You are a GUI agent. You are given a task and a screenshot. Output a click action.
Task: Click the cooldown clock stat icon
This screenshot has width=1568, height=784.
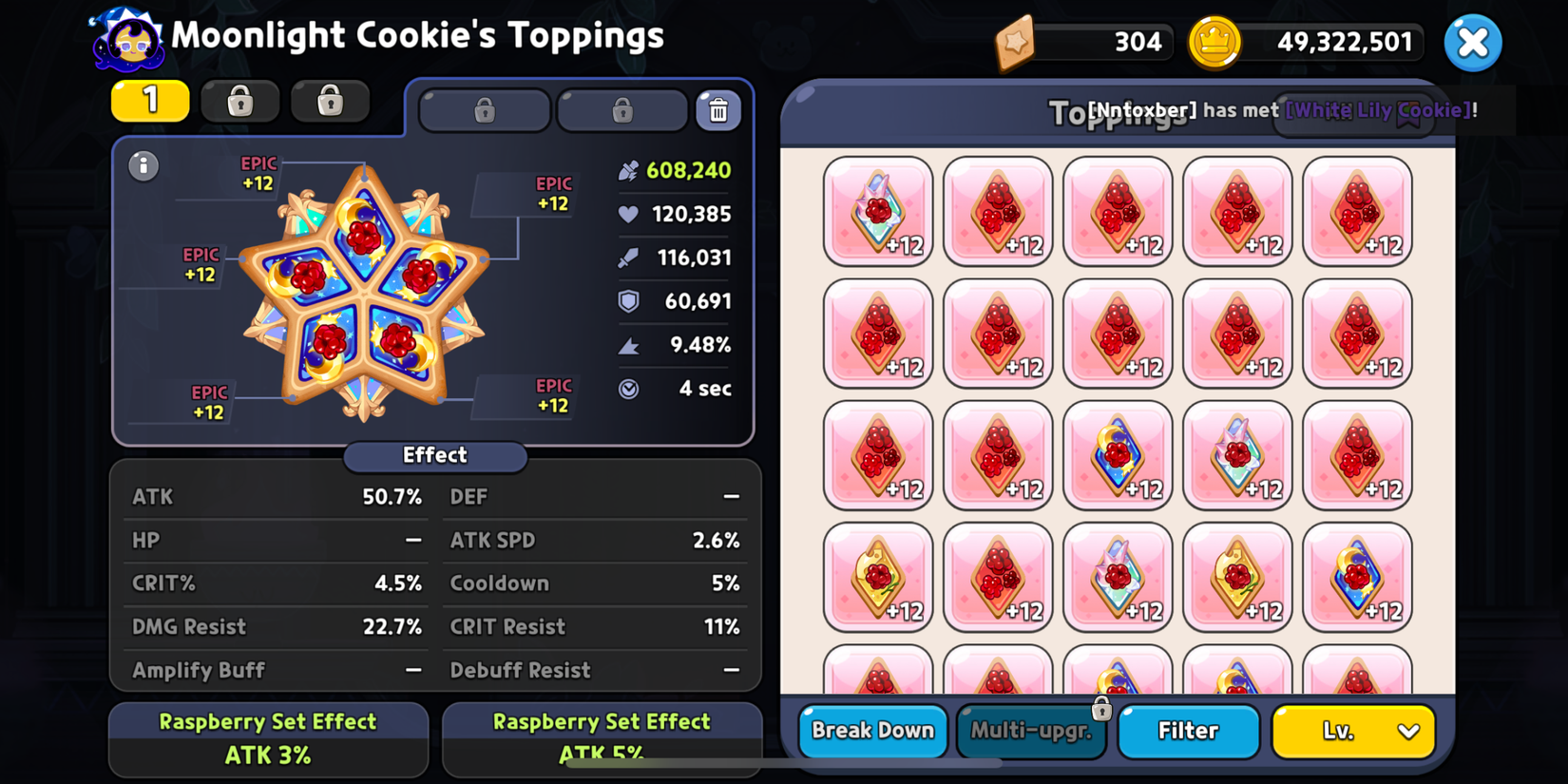tap(627, 389)
